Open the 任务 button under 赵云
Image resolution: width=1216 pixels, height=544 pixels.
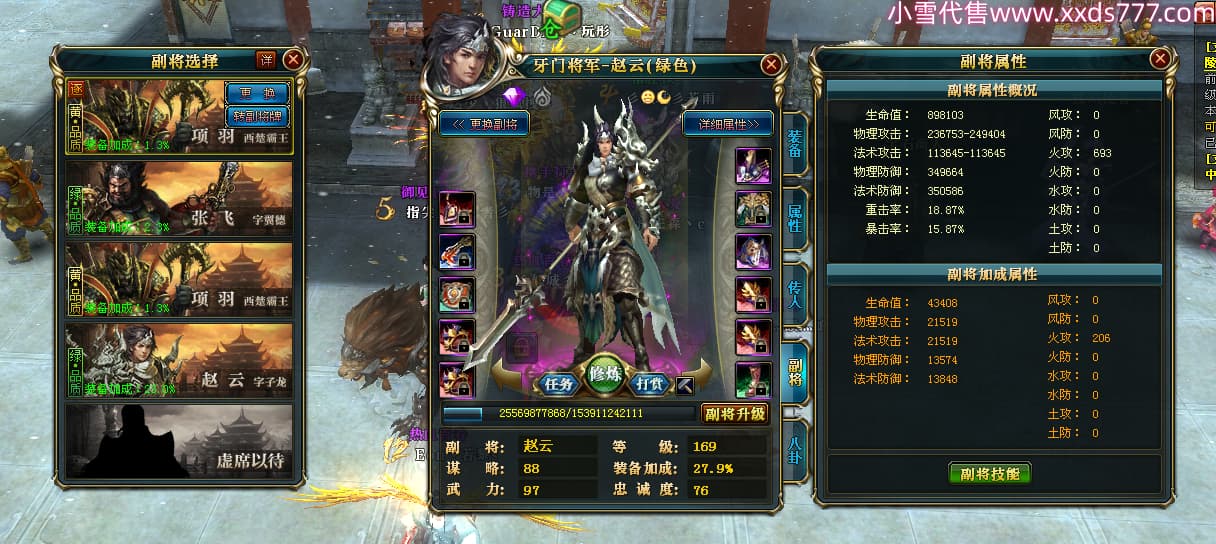[556, 383]
